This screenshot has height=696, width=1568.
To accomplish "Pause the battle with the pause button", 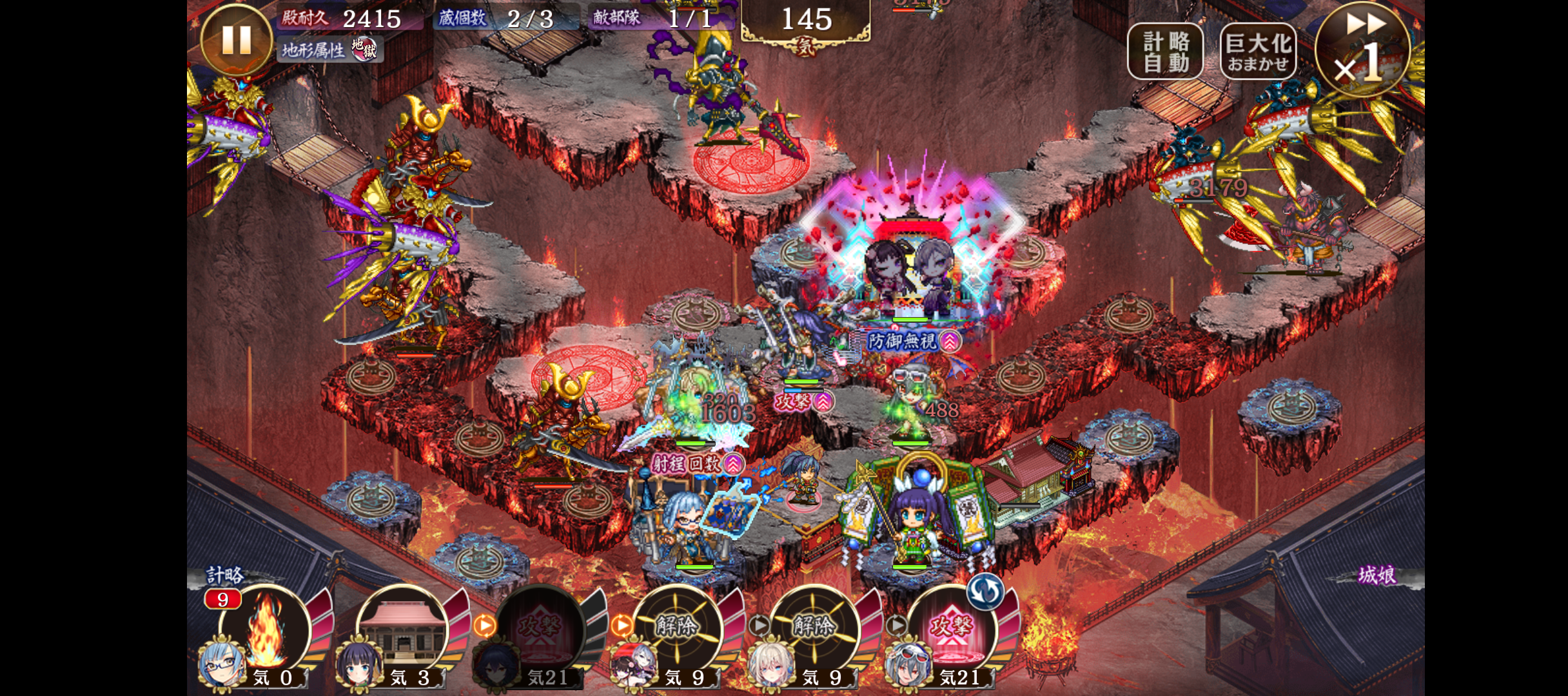I will [236, 40].
